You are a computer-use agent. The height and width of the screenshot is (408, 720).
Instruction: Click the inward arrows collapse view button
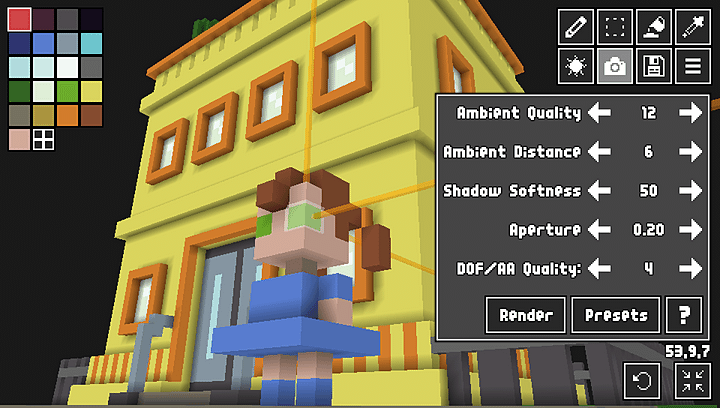(x=691, y=380)
